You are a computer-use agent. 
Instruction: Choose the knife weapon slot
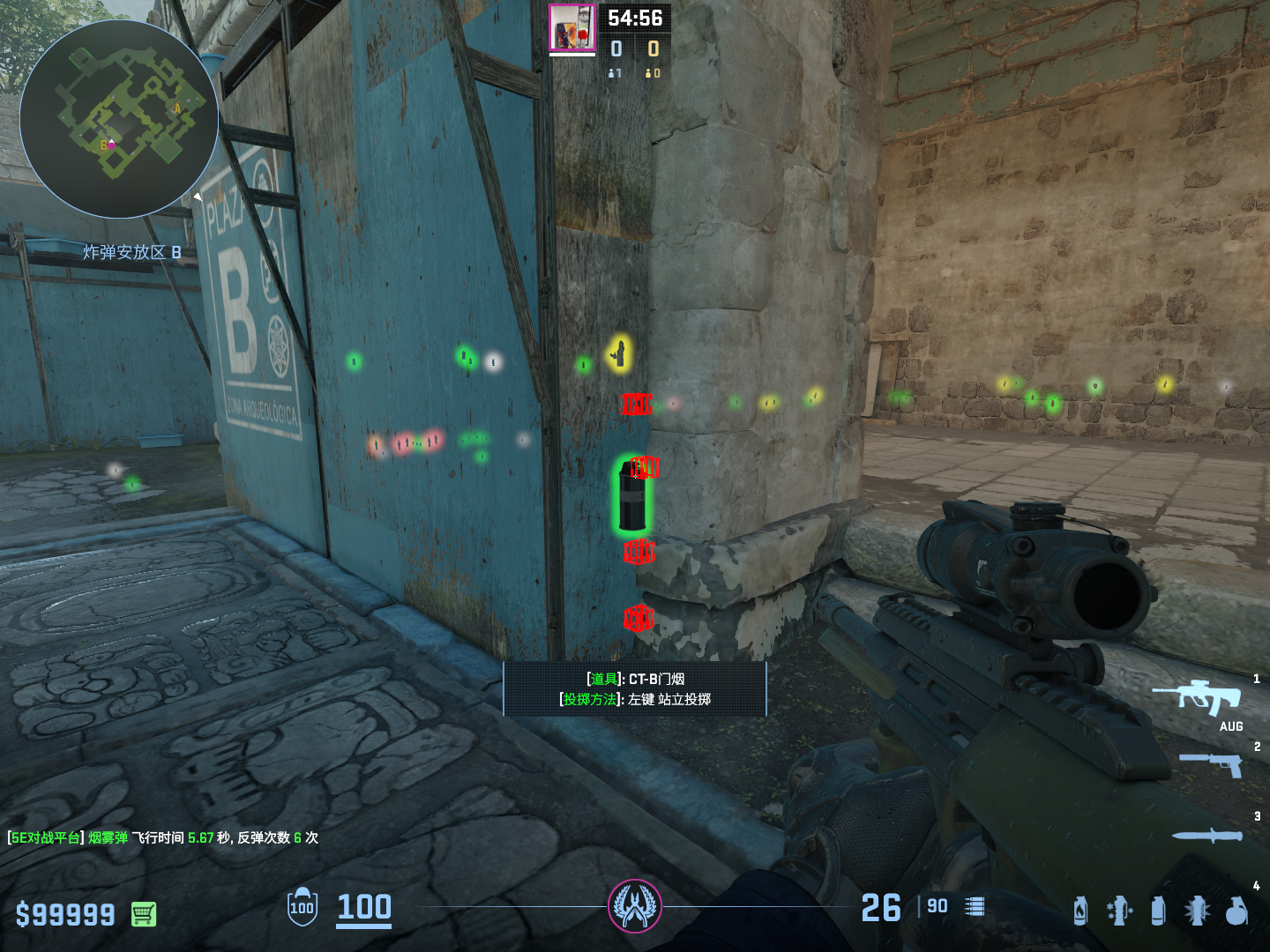pos(1207,835)
